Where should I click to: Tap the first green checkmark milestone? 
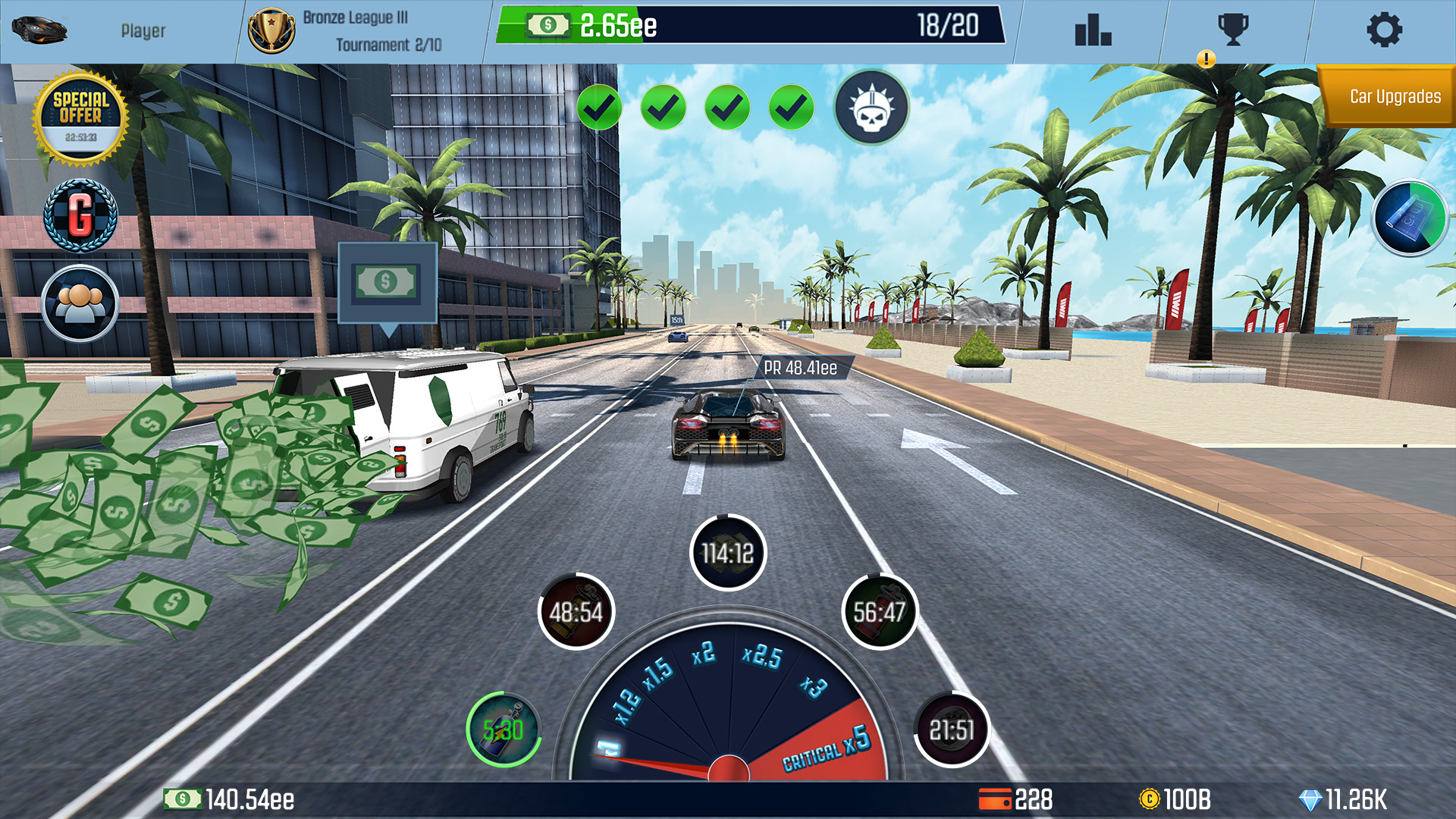click(x=600, y=107)
